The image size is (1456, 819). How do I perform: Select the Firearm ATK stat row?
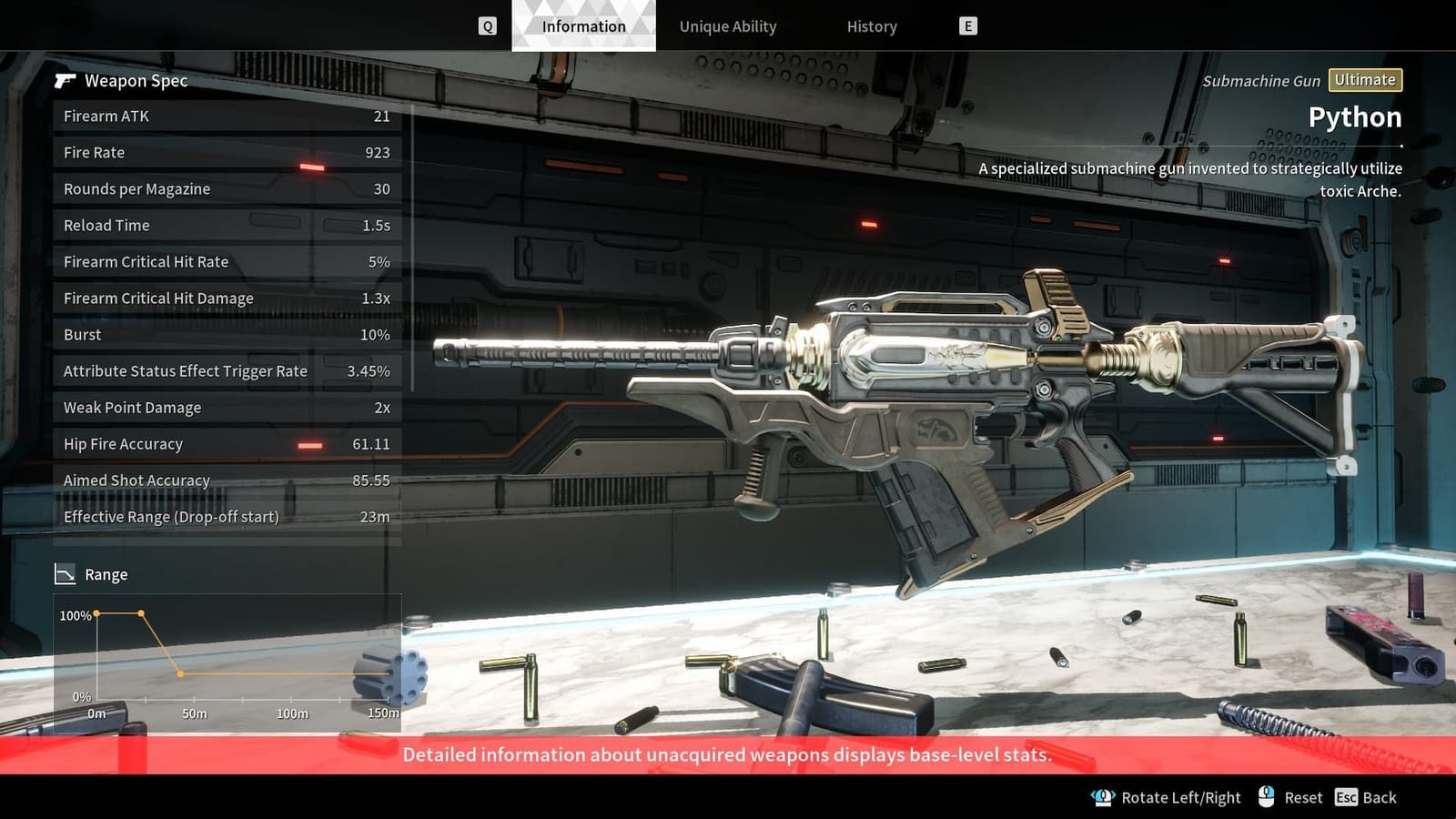(x=226, y=116)
